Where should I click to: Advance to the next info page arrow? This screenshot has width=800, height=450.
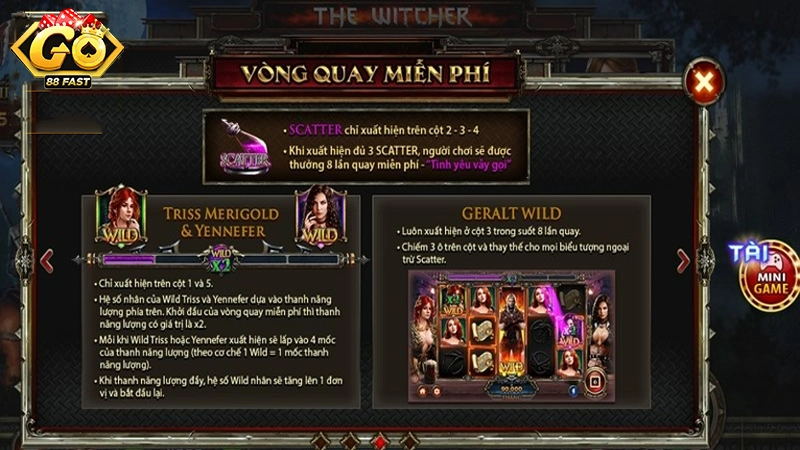pos(684,261)
